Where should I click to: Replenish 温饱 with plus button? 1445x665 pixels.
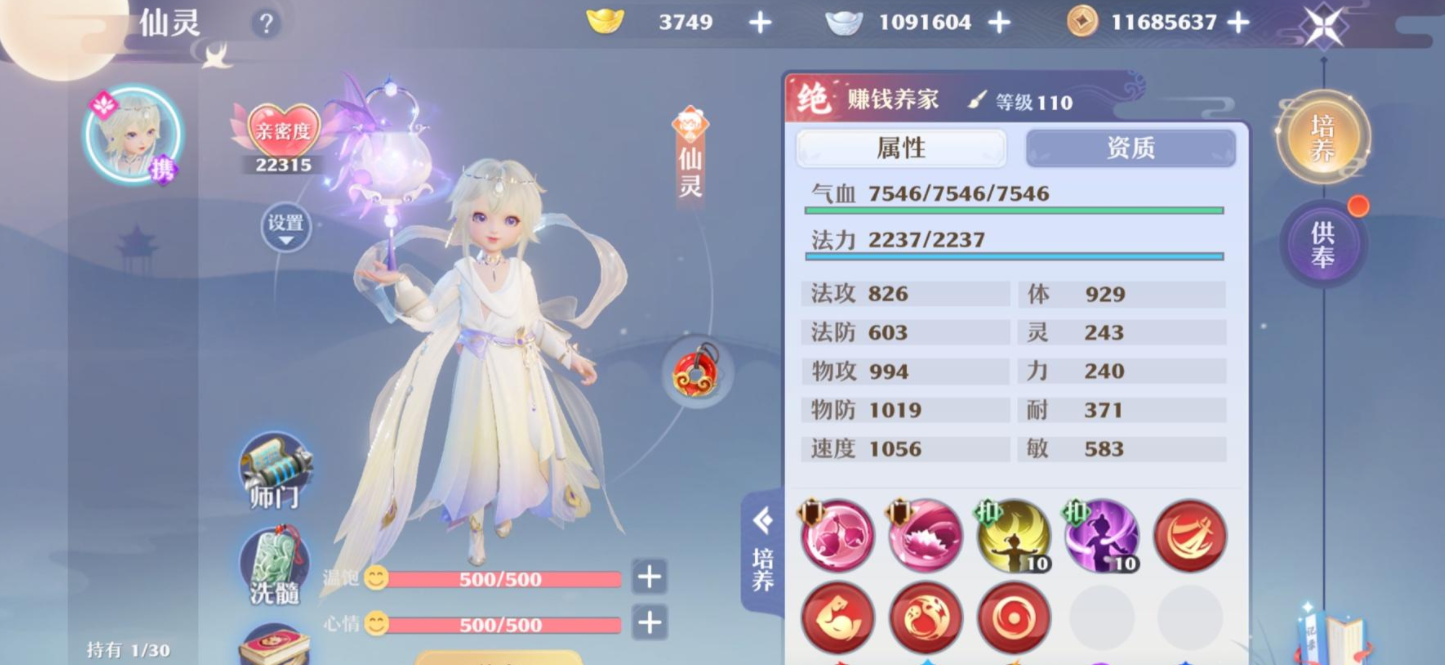pos(650,576)
